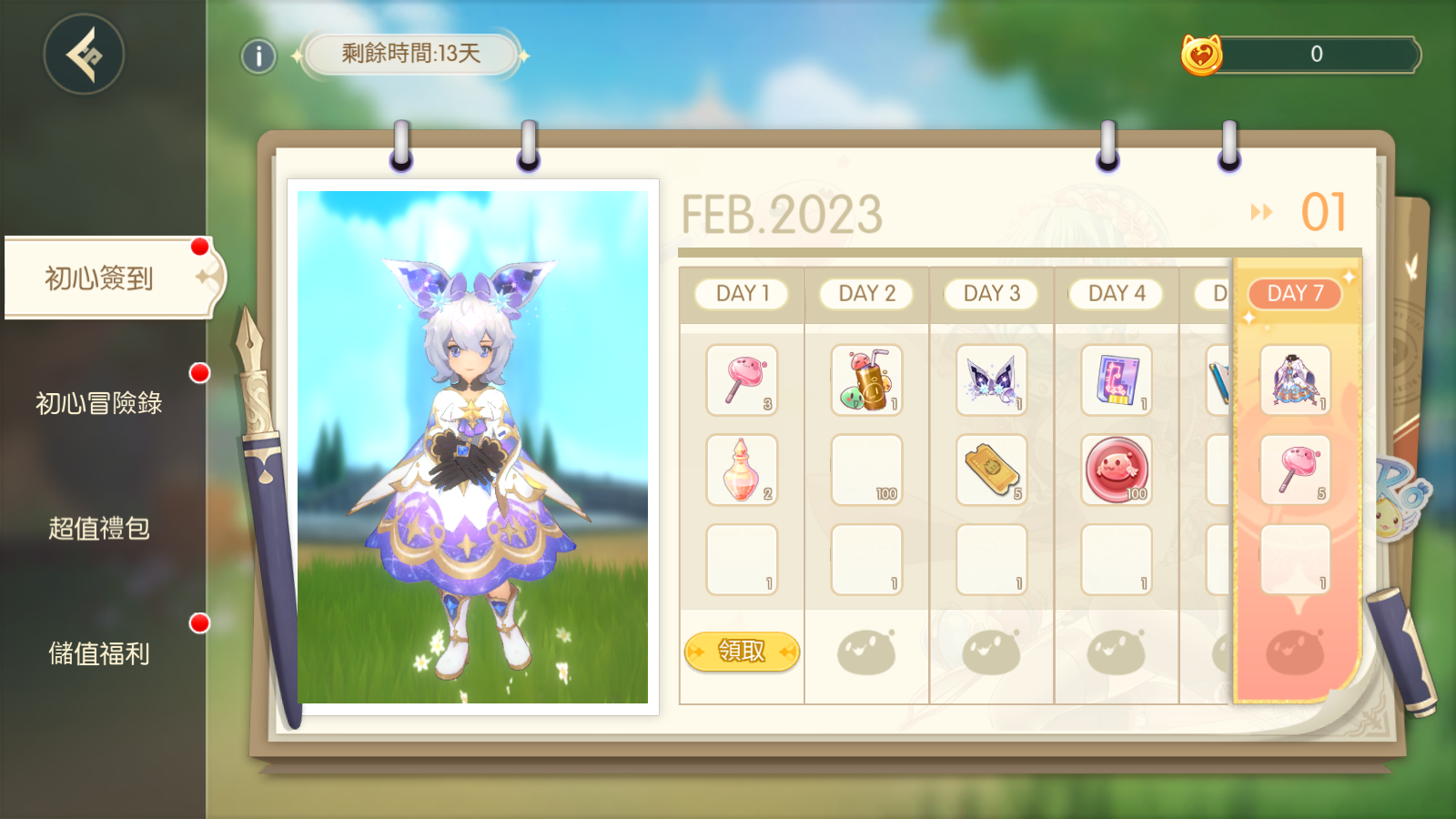Open the info icon next to remaining time
The width and height of the screenshot is (1456, 819).
(x=258, y=56)
